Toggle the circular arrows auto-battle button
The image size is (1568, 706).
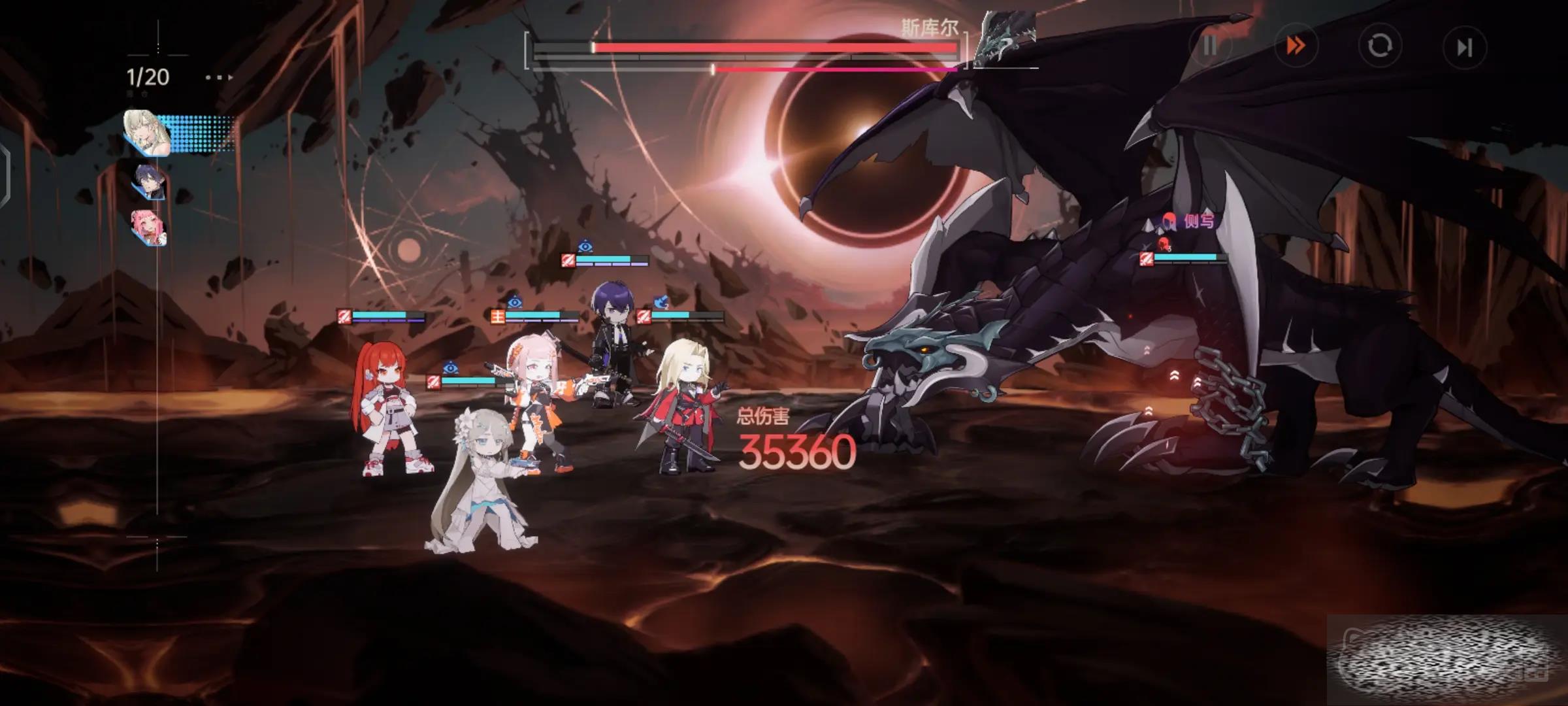tap(1380, 46)
